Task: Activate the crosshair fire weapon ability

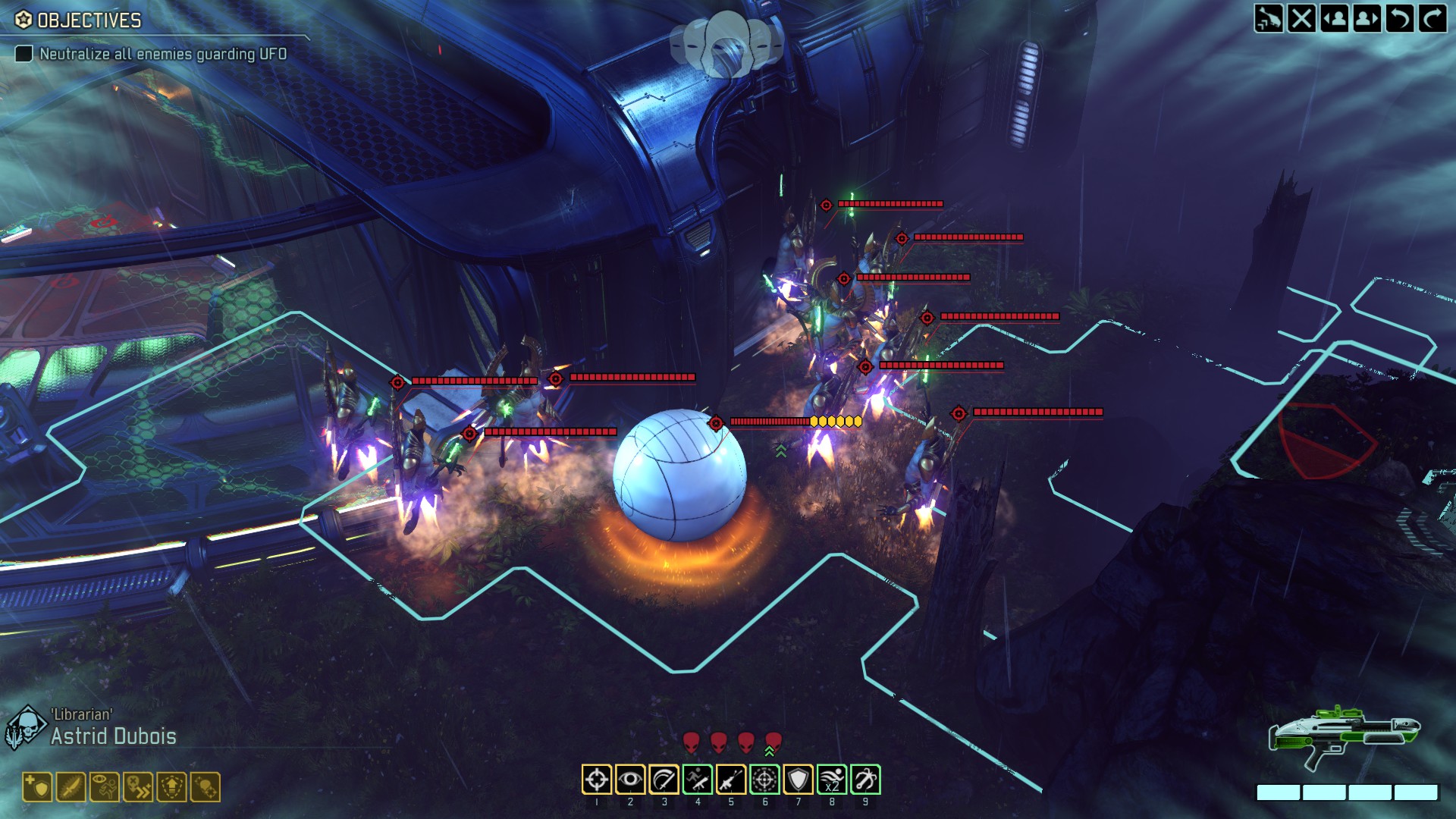Action: point(597,780)
